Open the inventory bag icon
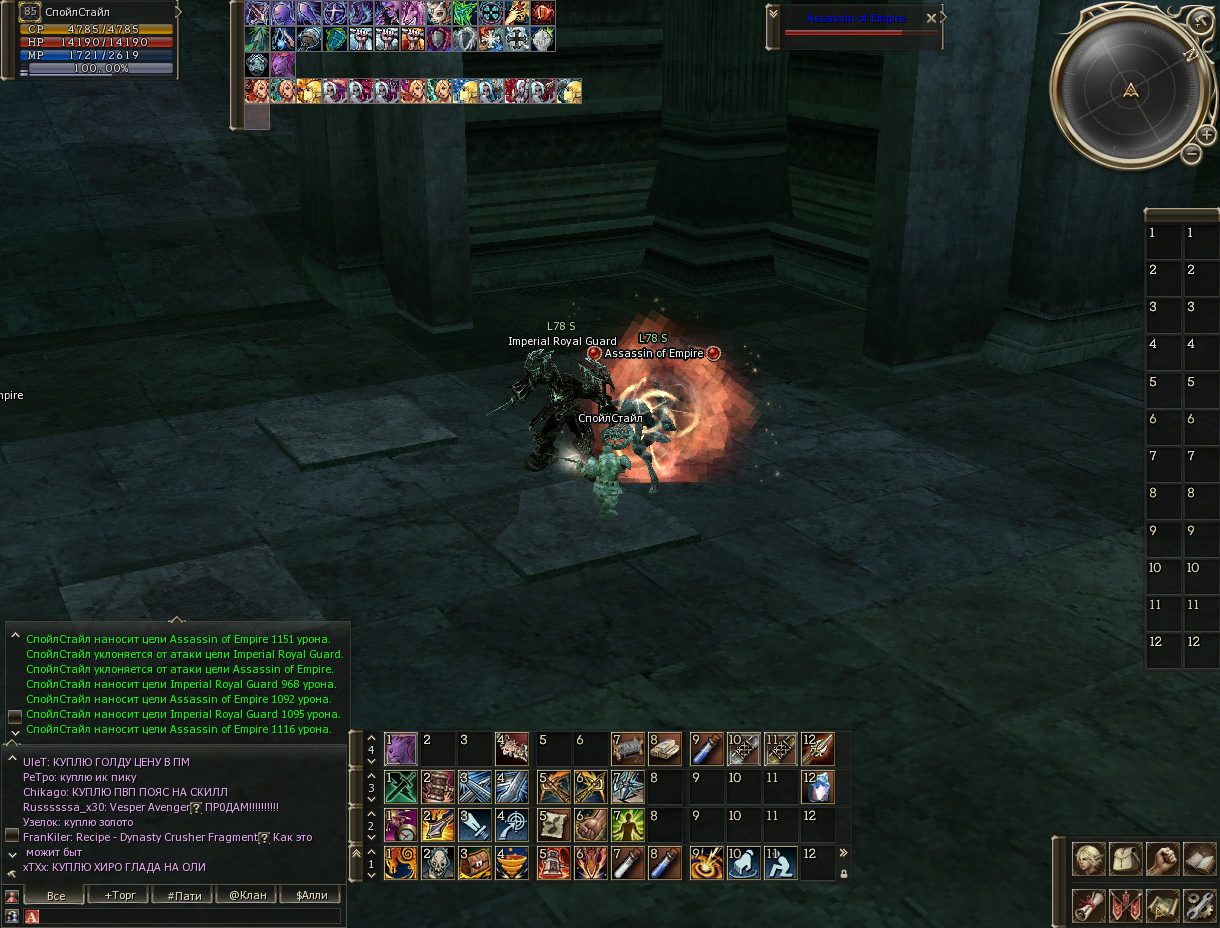 coord(1126,859)
